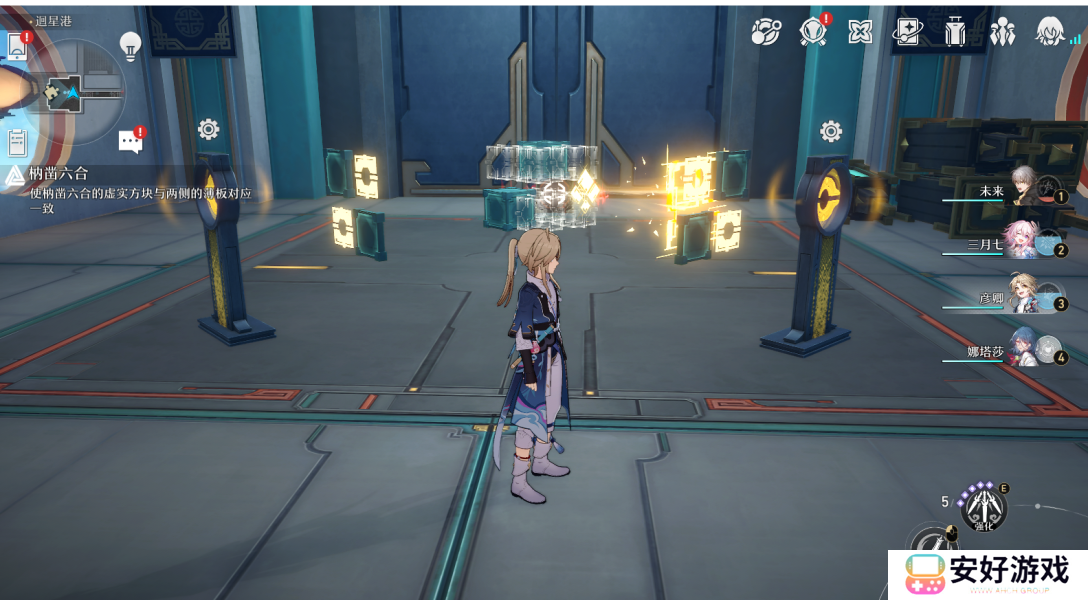1088x600 pixels.
Task: Click the lightbulb hint icon
Action: click(x=130, y=44)
